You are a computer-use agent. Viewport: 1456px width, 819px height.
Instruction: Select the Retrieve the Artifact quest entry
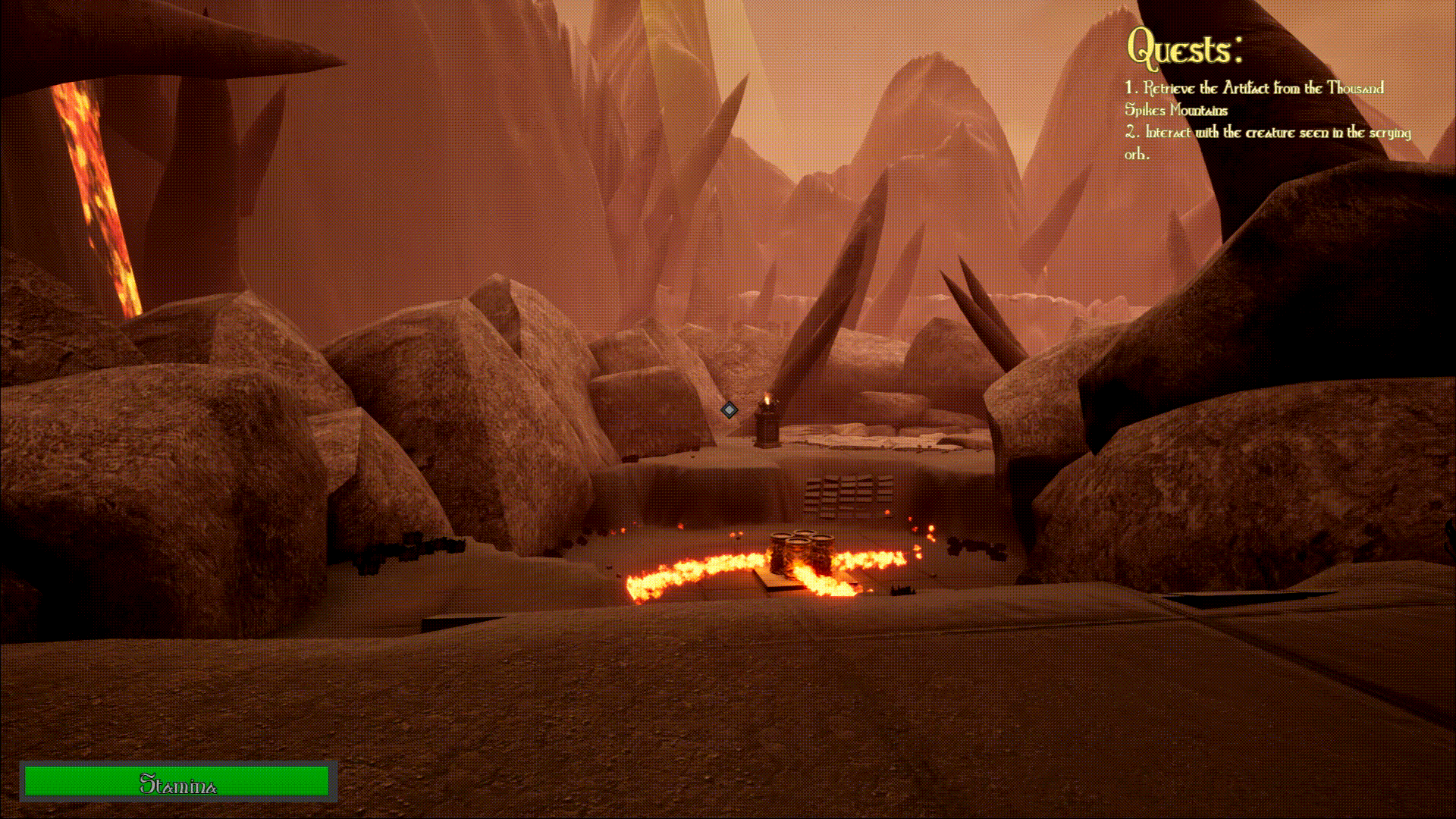[1254, 99]
